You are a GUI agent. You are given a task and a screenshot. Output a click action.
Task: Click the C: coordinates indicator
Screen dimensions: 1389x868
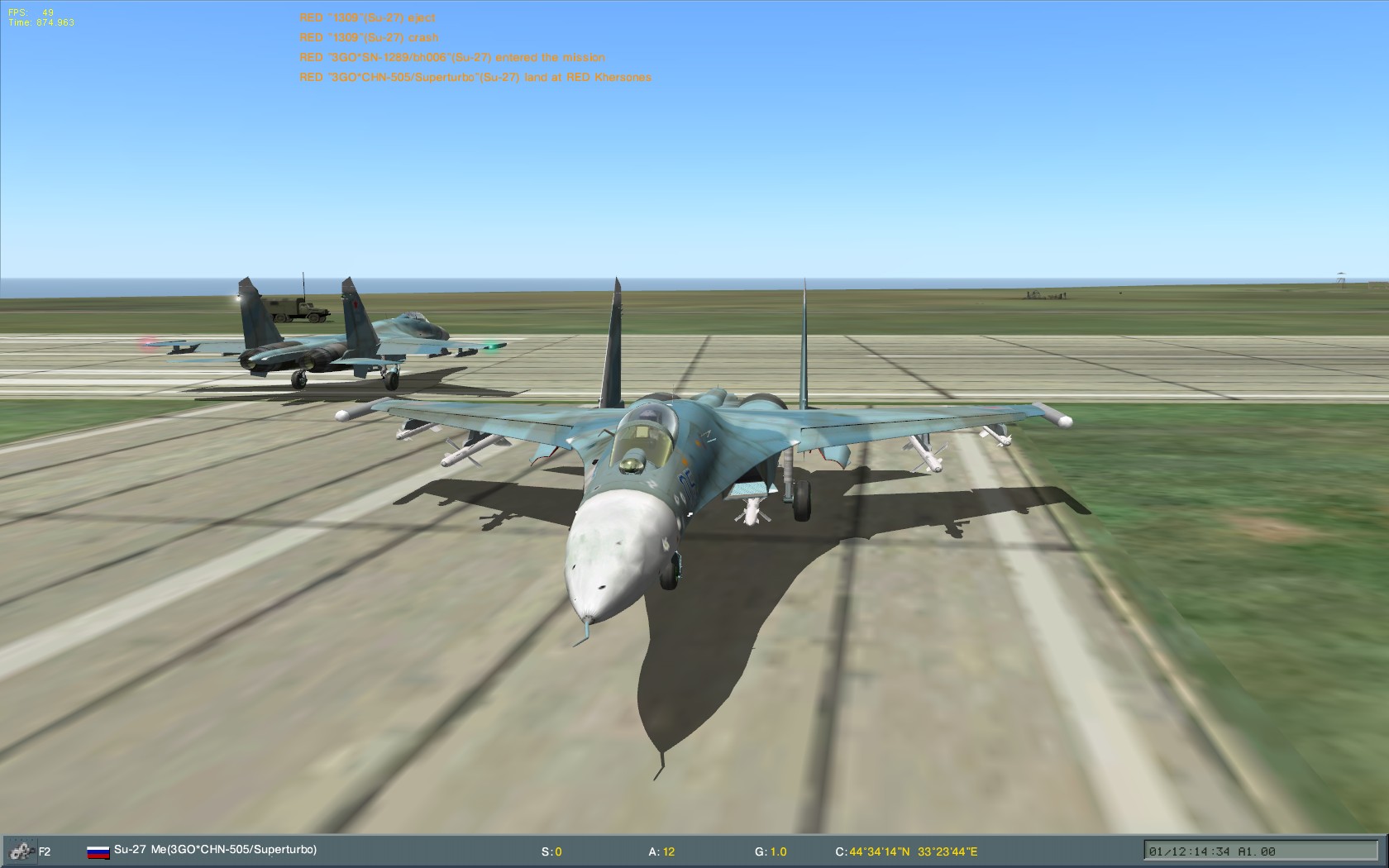909,849
